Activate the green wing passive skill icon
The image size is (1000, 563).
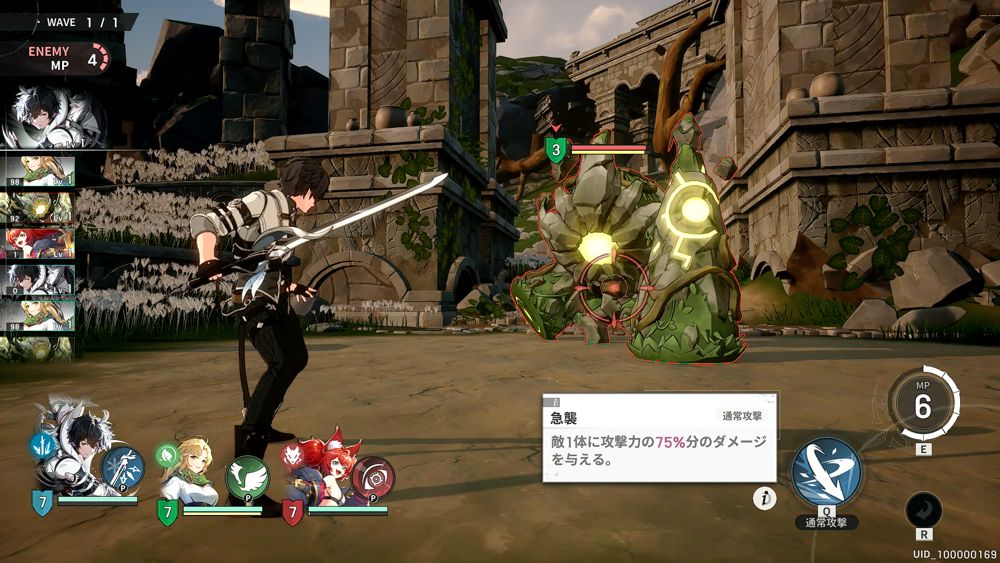click(x=247, y=477)
